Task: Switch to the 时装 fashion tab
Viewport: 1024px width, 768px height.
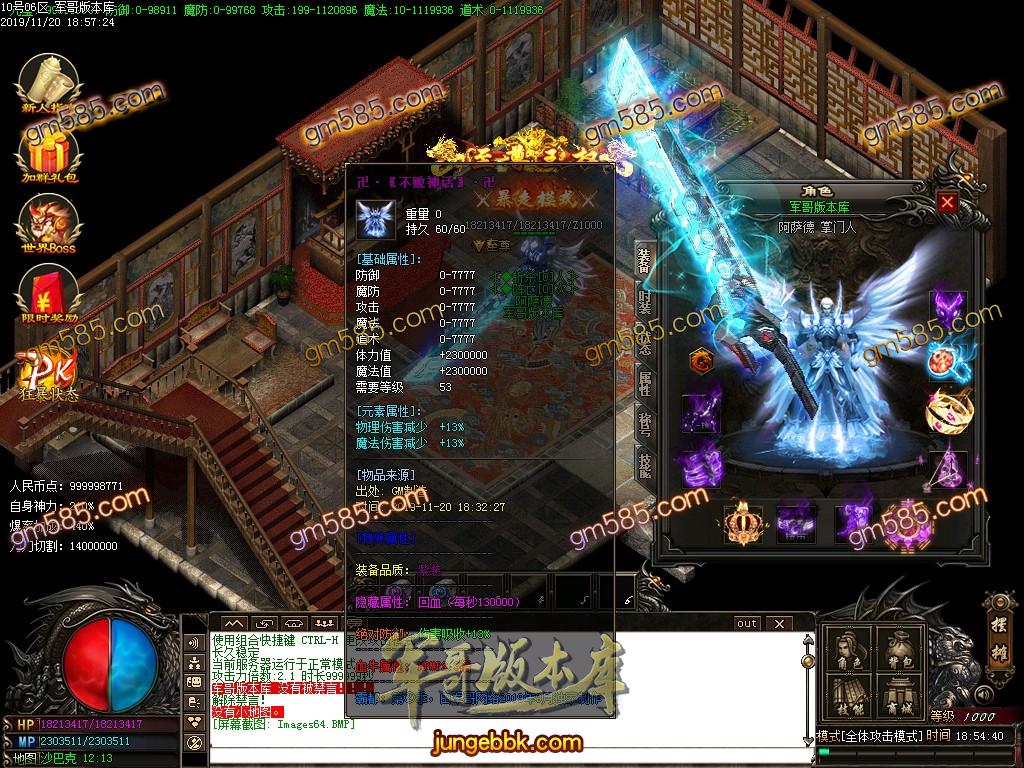Action: (644, 299)
